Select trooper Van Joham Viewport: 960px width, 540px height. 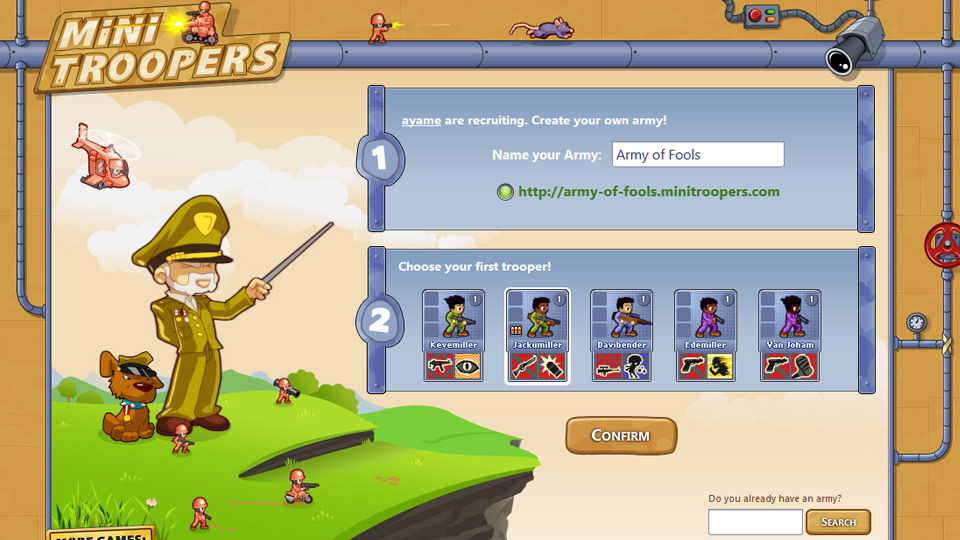coord(790,336)
